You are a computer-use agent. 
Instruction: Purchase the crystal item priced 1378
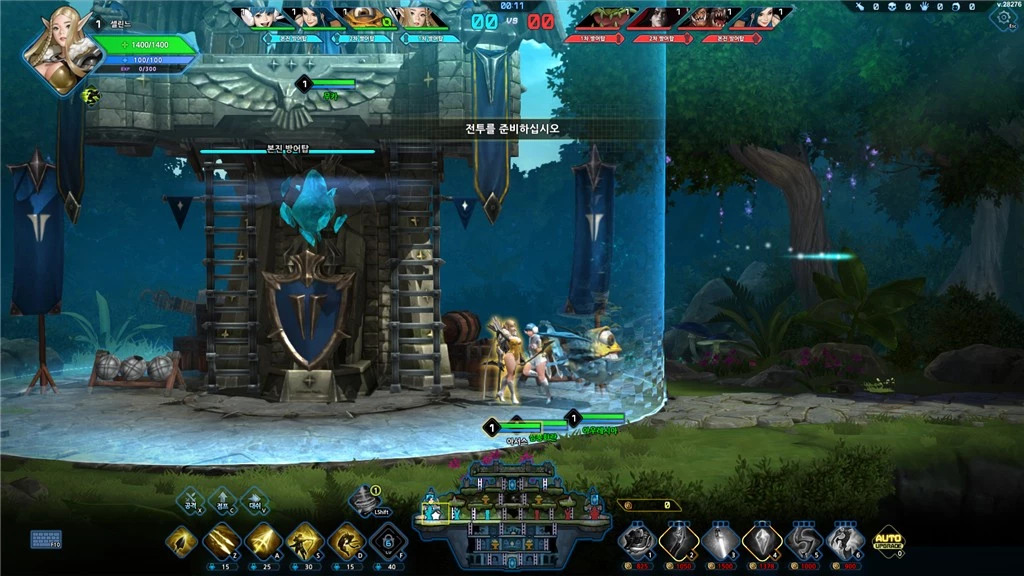pyautogui.click(x=762, y=542)
